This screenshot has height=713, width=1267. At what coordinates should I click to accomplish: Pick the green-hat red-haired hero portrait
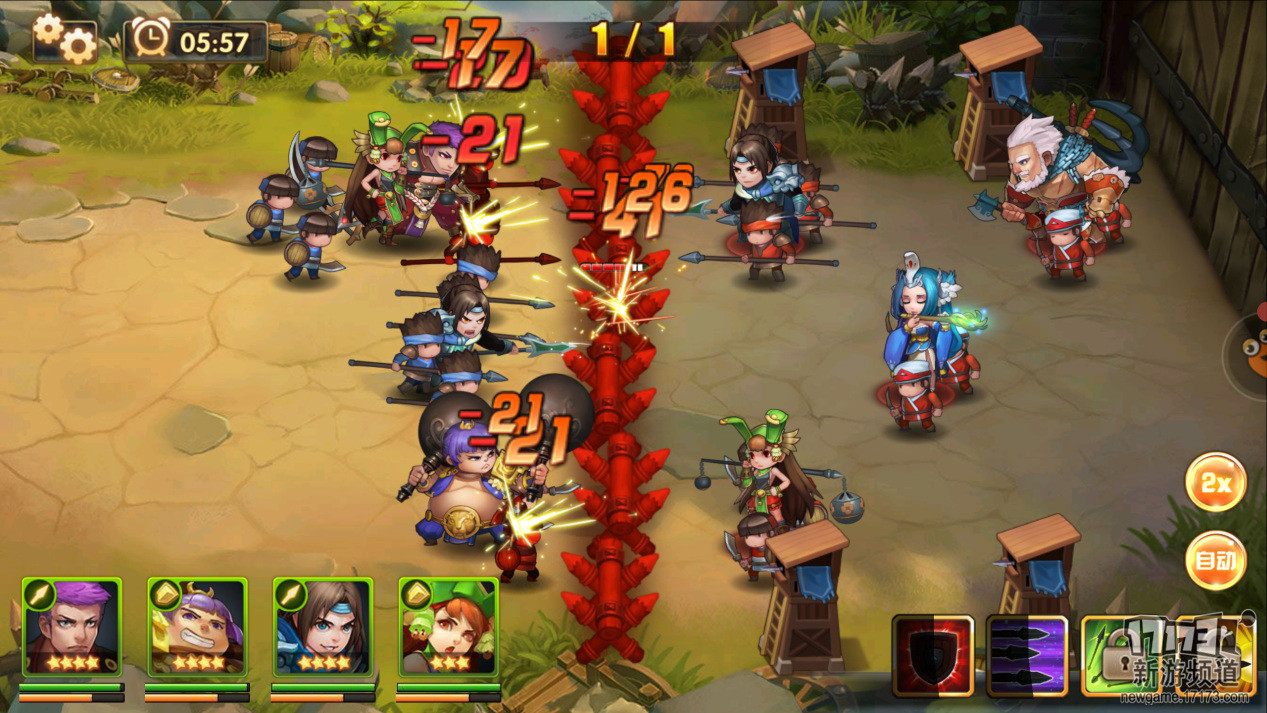click(x=448, y=627)
